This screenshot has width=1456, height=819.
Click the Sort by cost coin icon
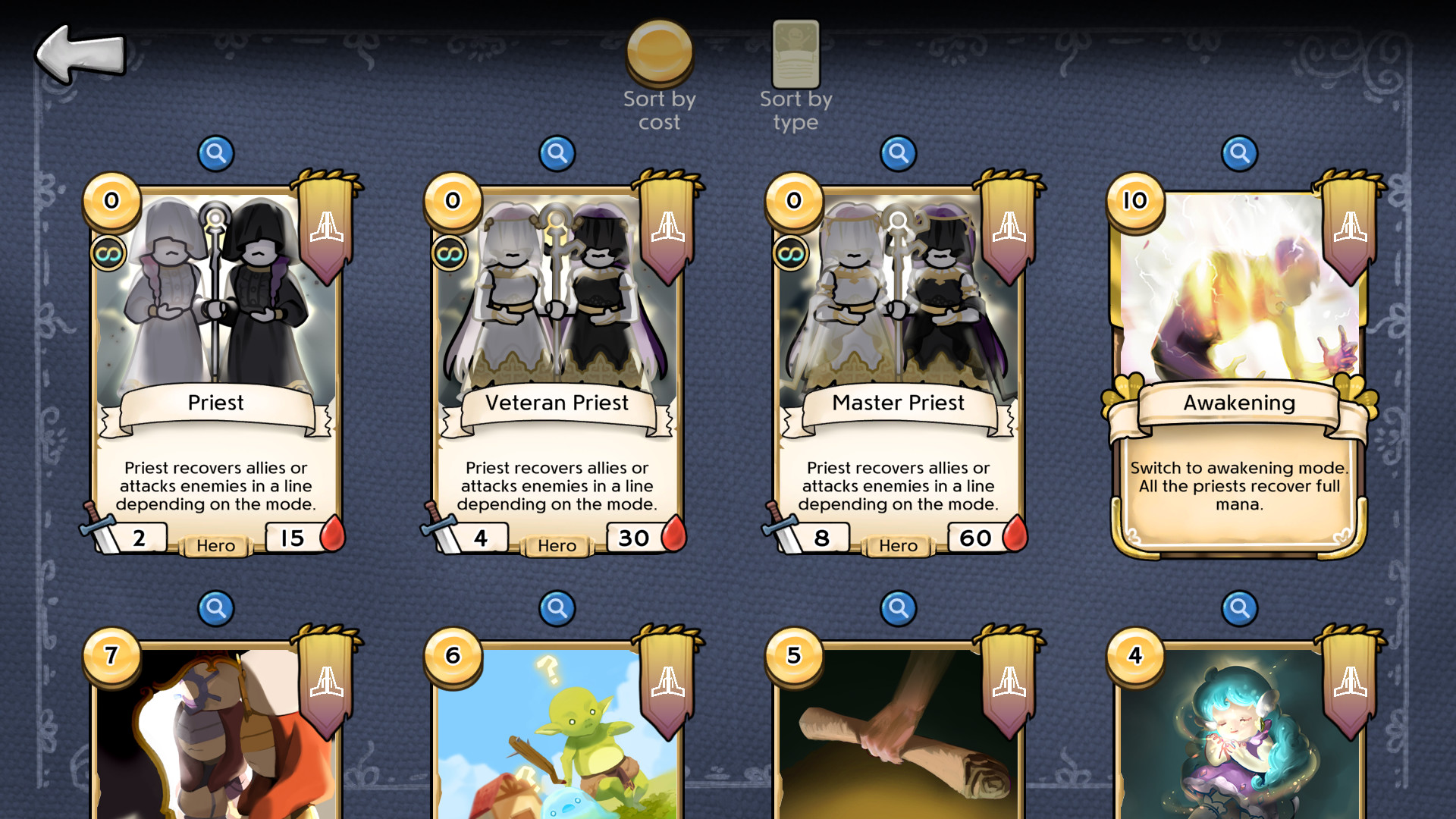(x=659, y=53)
